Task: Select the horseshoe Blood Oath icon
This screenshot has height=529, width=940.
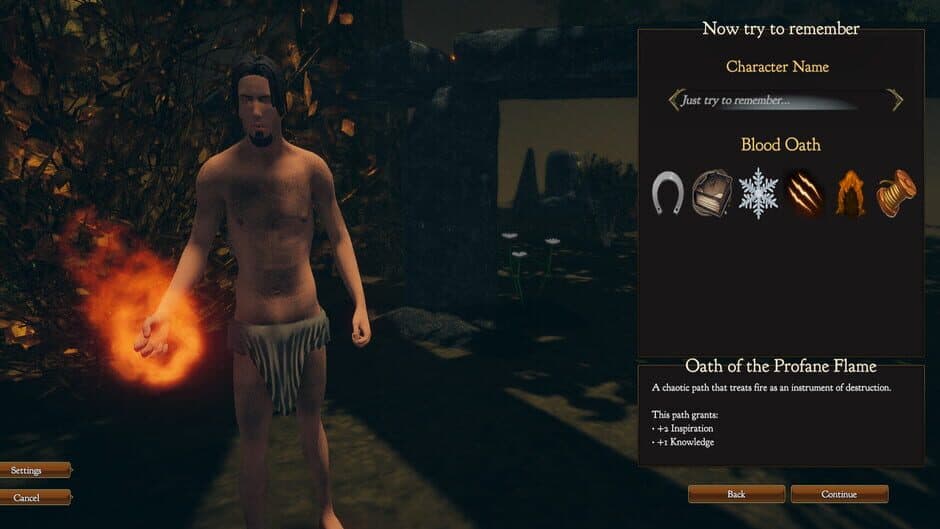Action: [x=667, y=192]
